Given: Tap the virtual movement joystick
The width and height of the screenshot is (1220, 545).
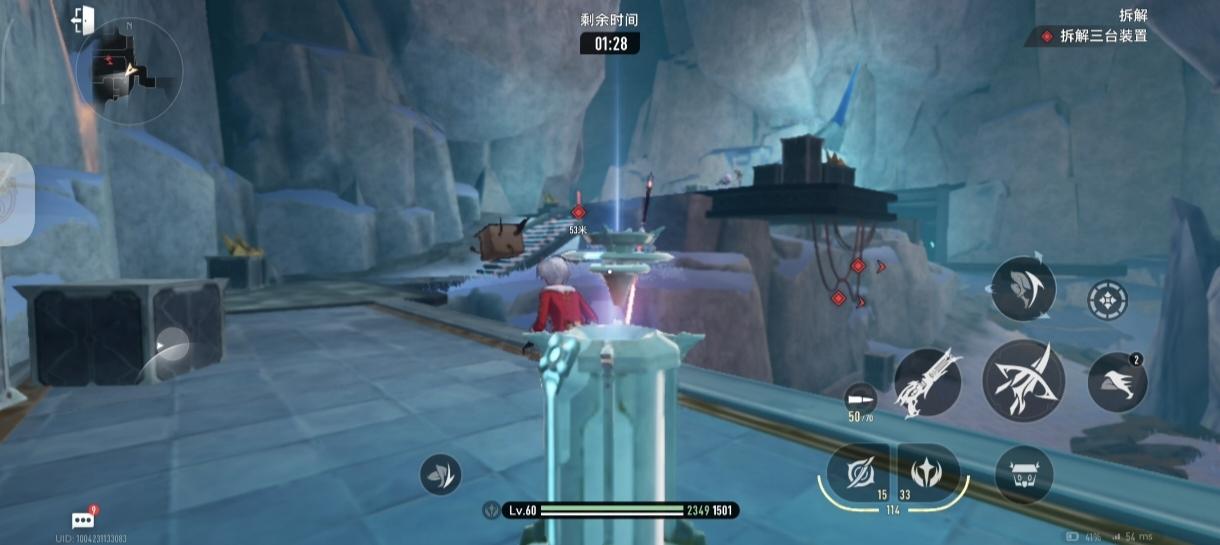Looking at the screenshot, I should (x=172, y=348).
